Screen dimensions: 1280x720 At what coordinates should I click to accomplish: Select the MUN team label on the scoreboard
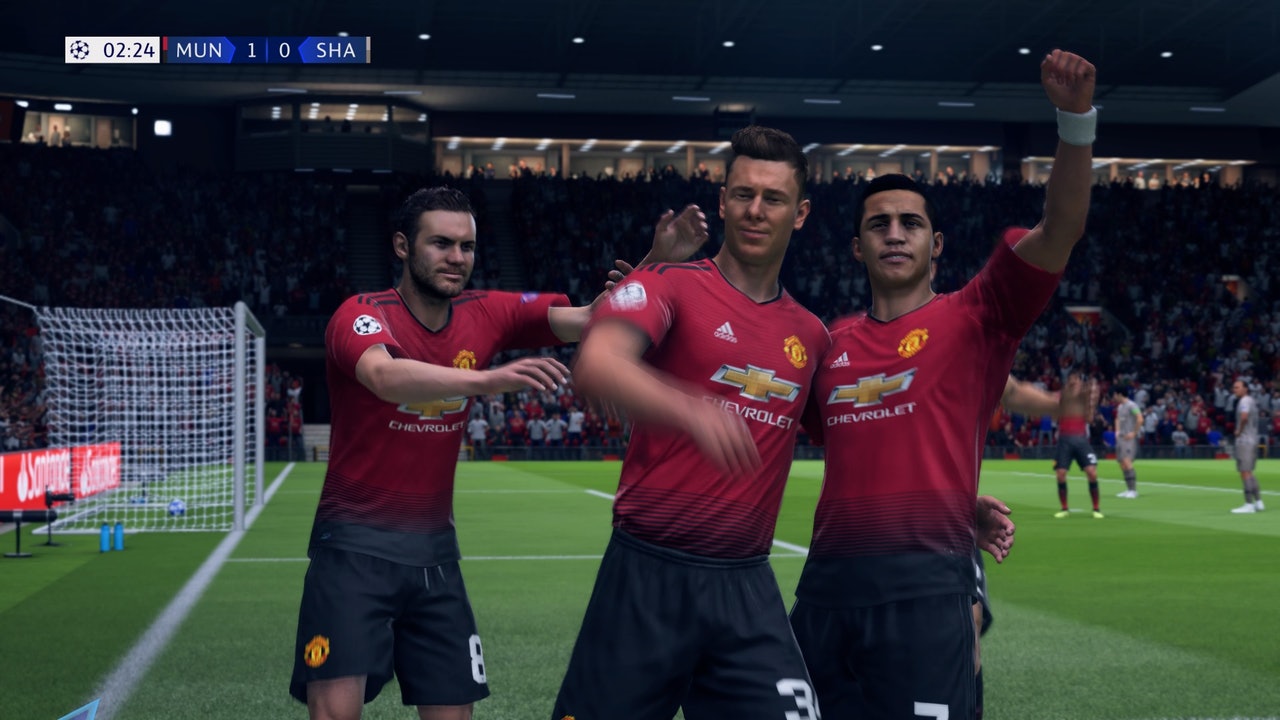pyautogui.click(x=200, y=49)
